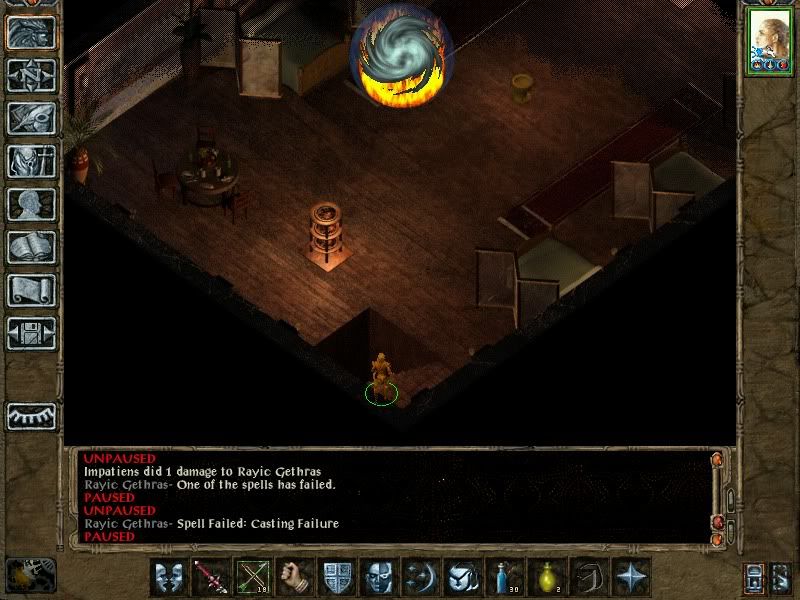Select the red staff weapon slot

click(211, 577)
